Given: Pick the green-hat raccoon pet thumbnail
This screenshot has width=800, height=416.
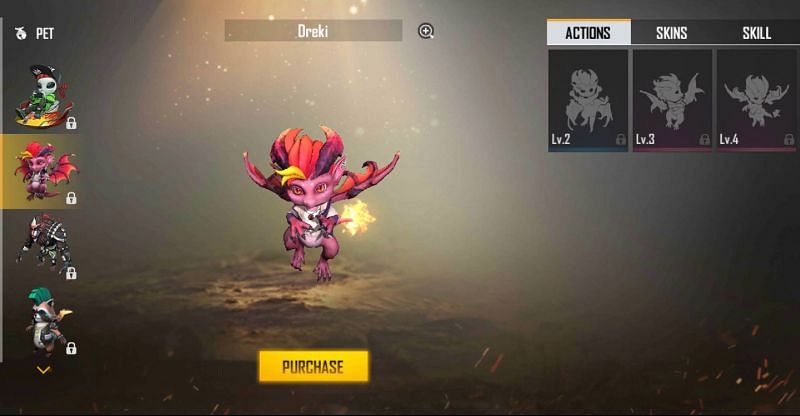Looking at the screenshot, I should point(41,321).
